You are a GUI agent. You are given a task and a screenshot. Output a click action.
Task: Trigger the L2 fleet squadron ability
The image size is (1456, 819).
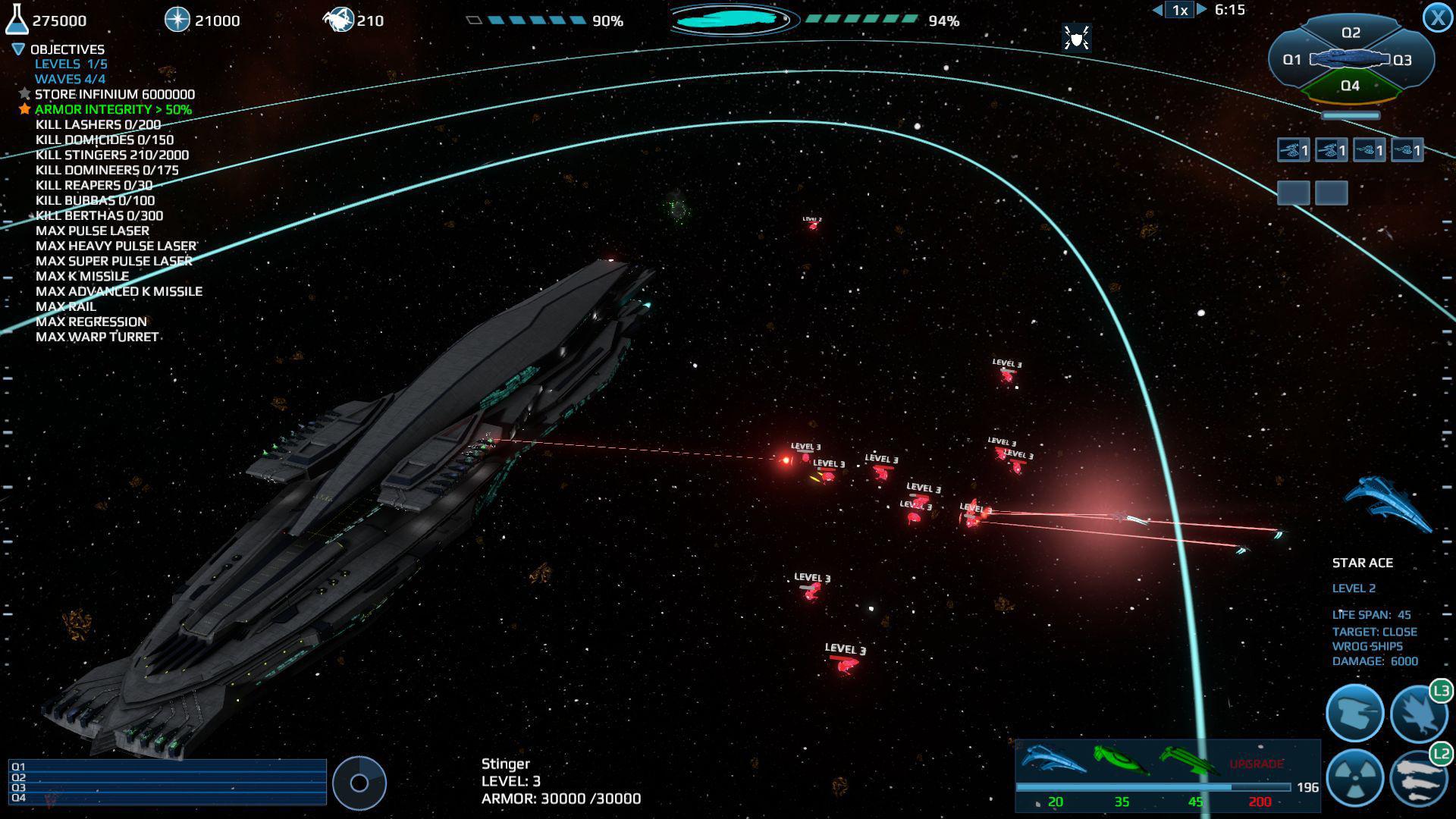(x=1422, y=778)
